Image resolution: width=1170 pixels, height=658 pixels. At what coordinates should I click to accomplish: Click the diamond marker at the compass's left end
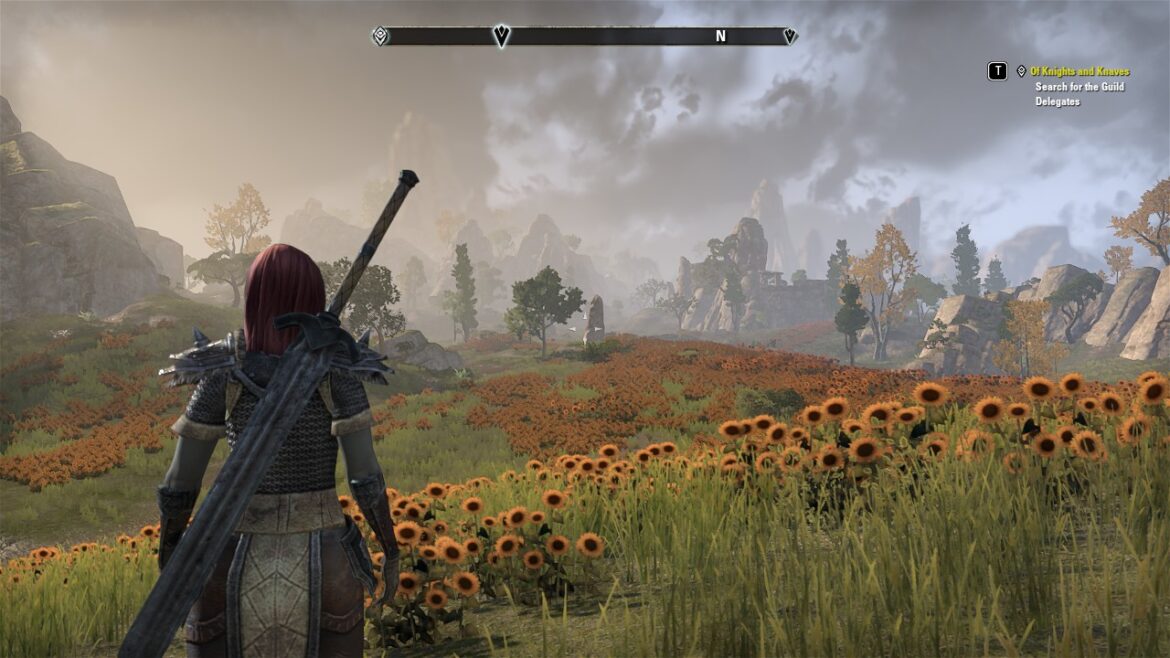click(380, 36)
